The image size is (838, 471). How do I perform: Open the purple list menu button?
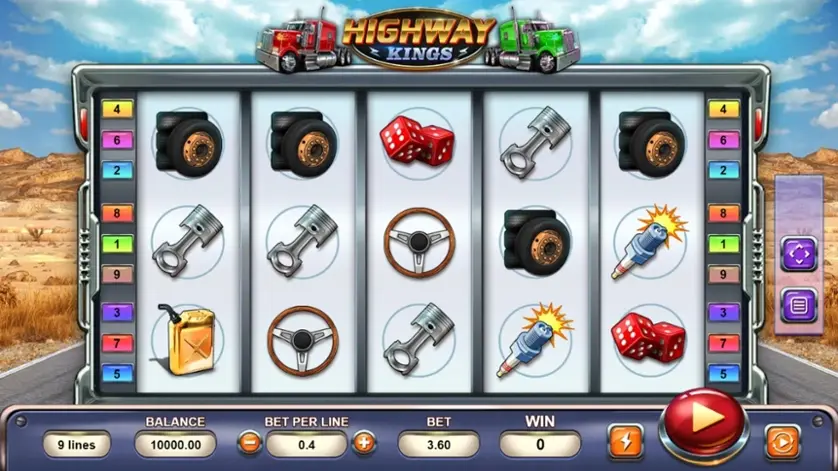point(798,303)
